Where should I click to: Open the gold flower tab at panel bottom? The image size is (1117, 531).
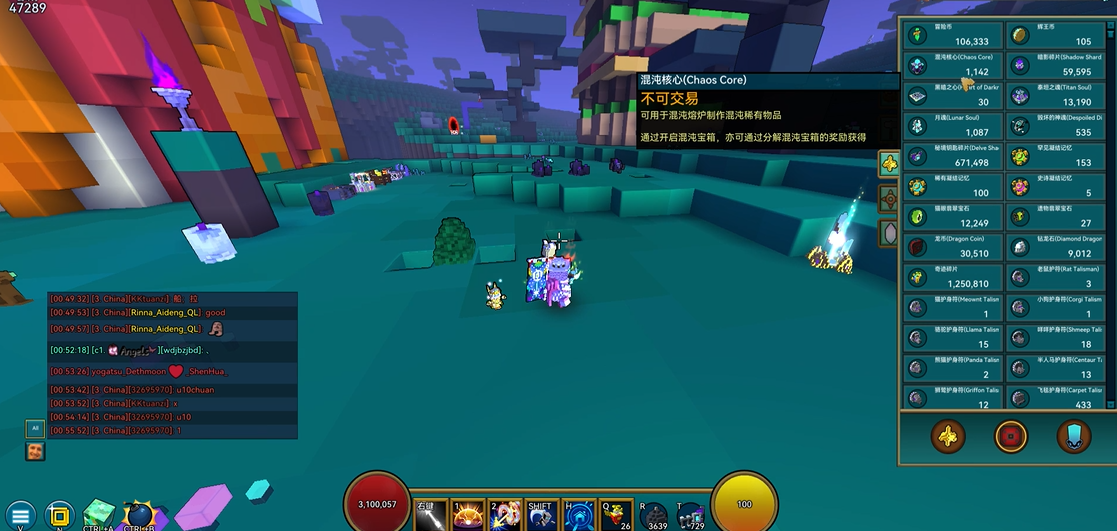(946, 437)
